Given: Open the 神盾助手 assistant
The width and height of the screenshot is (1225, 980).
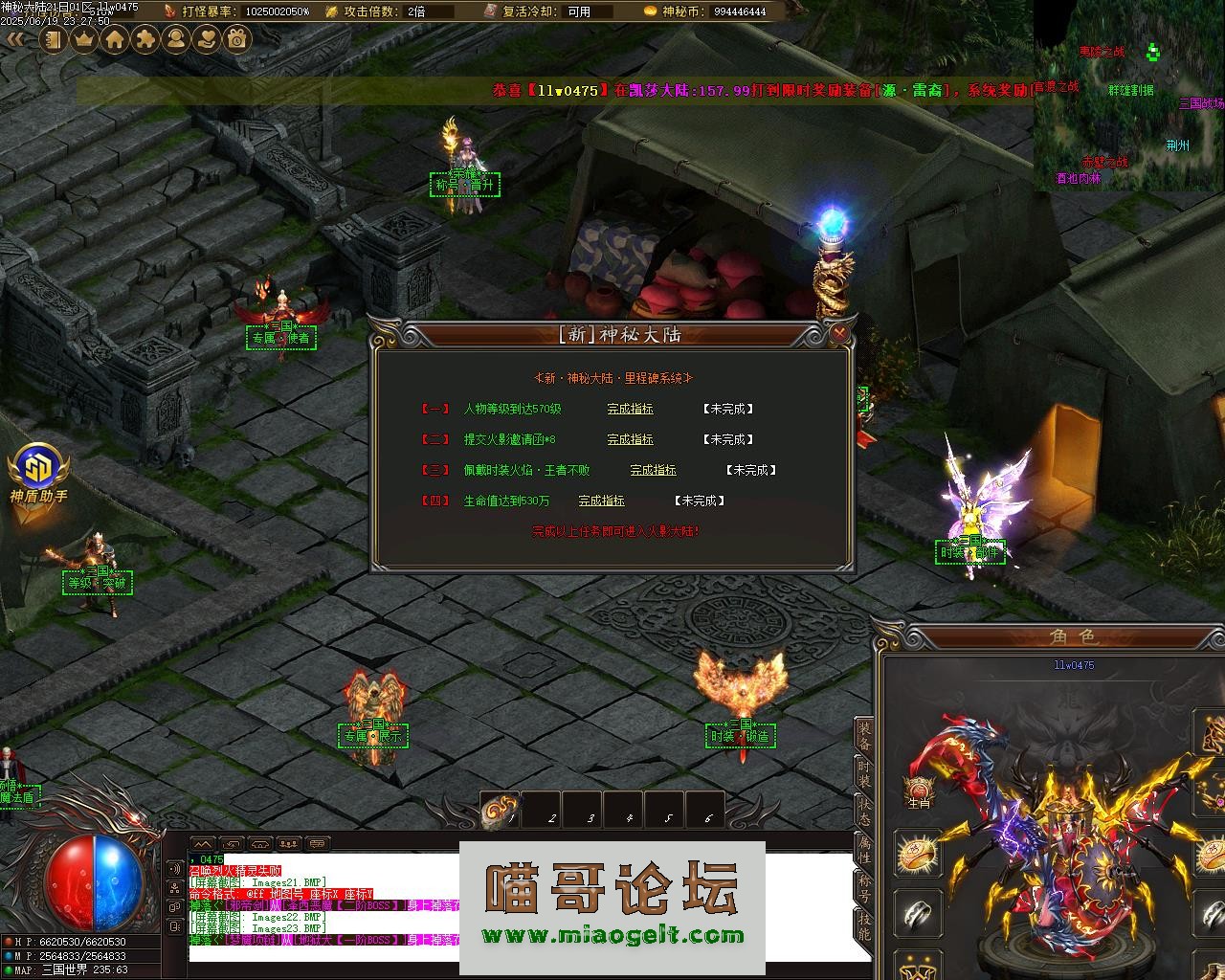Looking at the screenshot, I should [38, 472].
